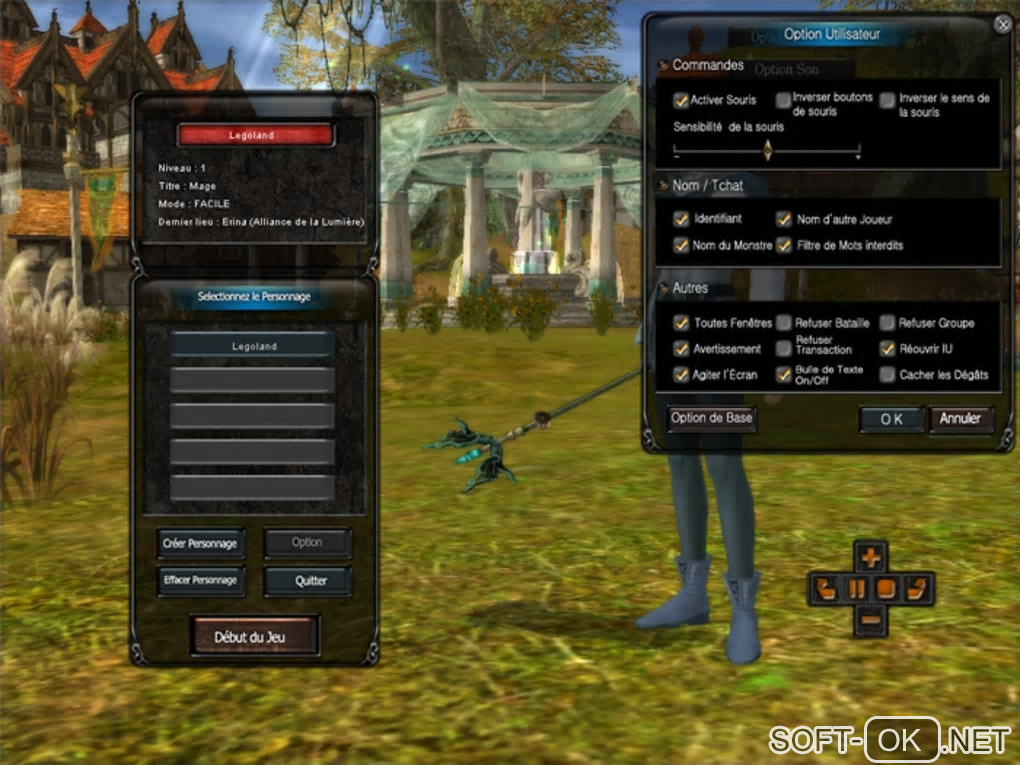This screenshot has height=765, width=1020.
Task: Click the Début du Jeu button
Action: click(255, 636)
